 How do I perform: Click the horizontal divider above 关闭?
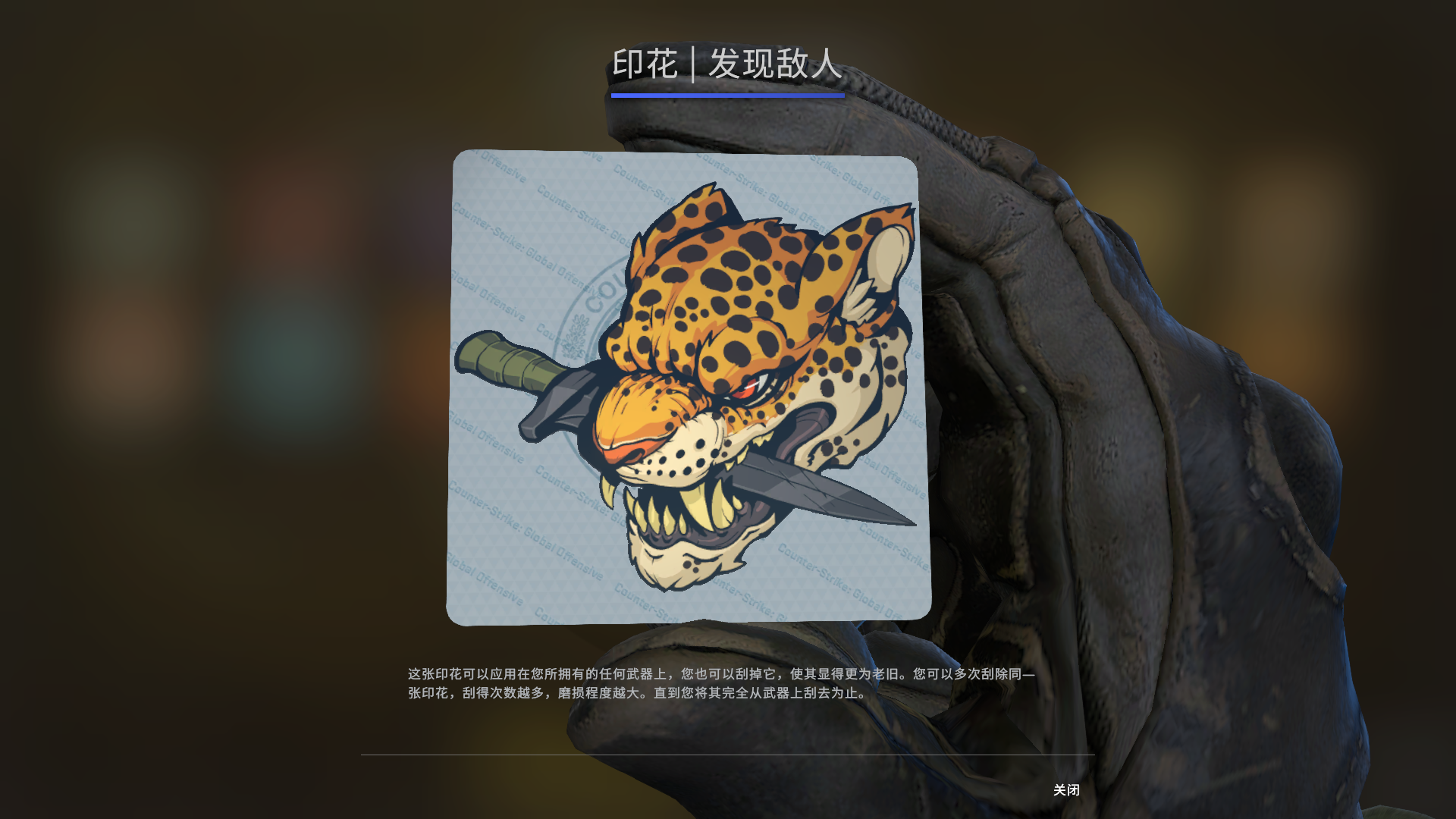tap(728, 755)
